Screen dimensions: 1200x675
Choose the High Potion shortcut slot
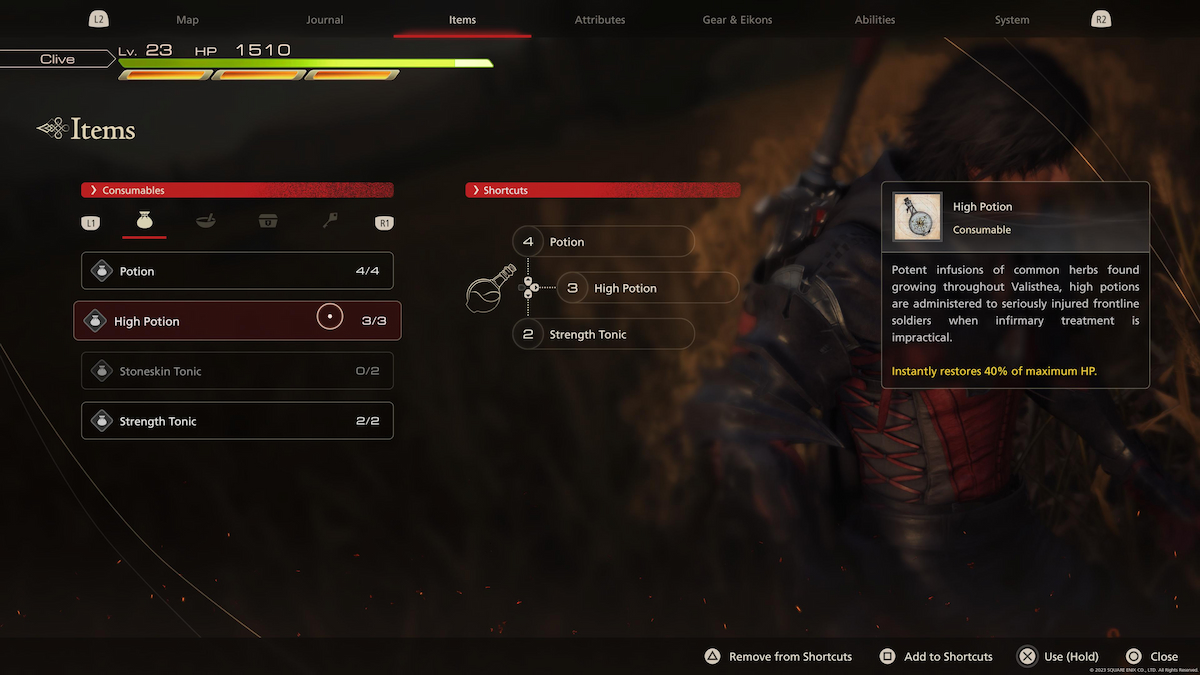click(647, 288)
